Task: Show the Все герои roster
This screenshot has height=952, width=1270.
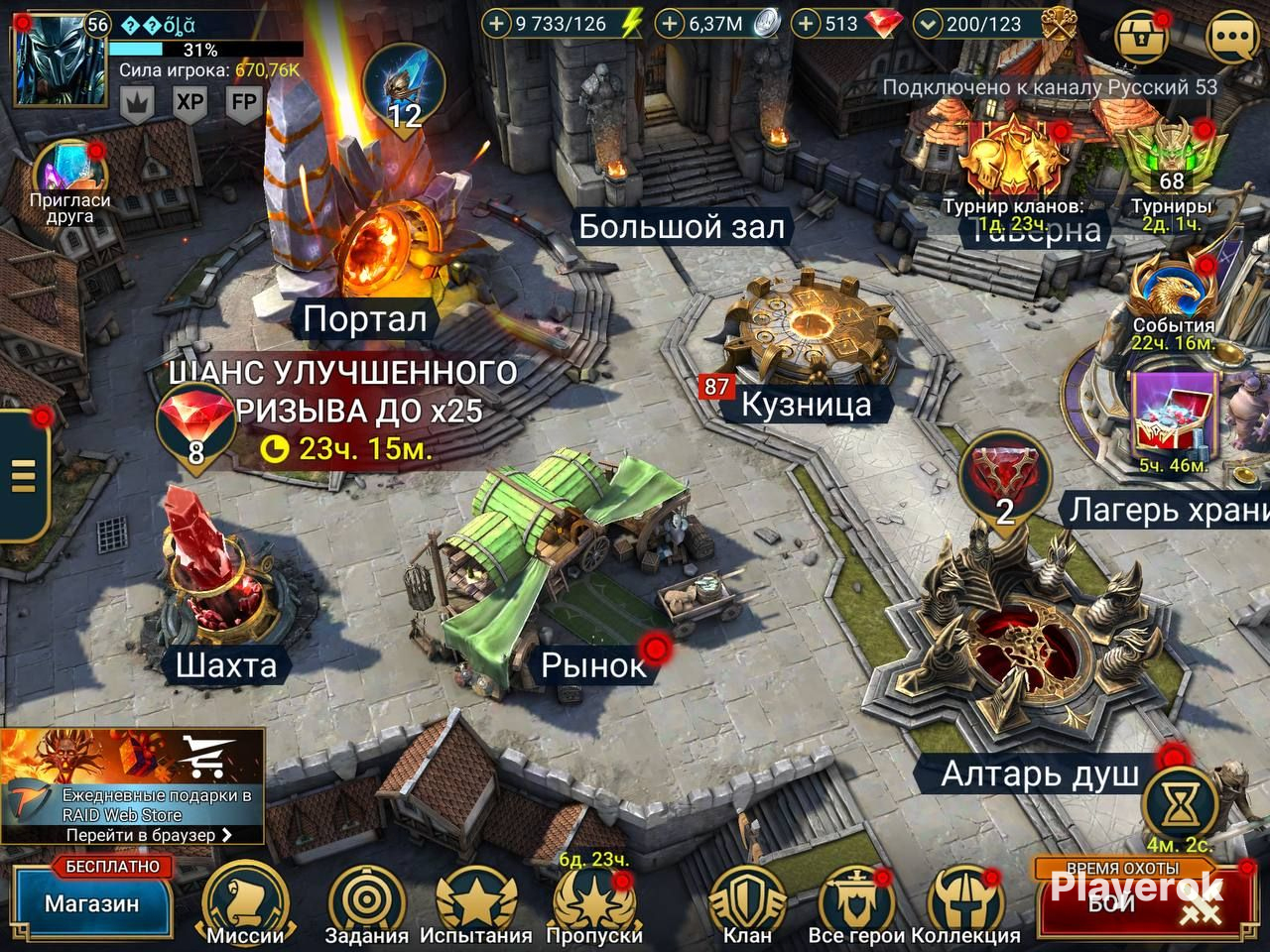Action: 856,902
